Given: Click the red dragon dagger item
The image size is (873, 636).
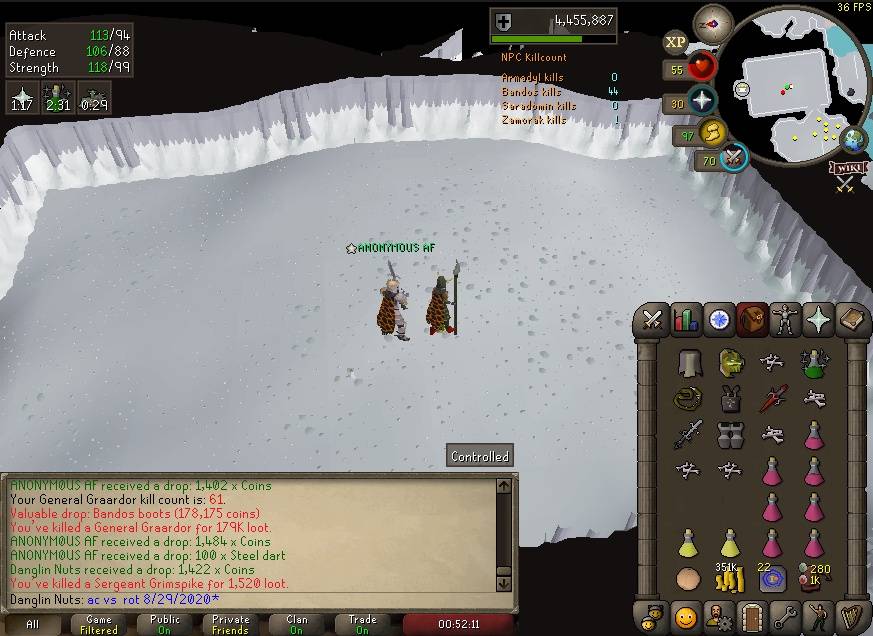Looking at the screenshot, I should (x=771, y=398).
